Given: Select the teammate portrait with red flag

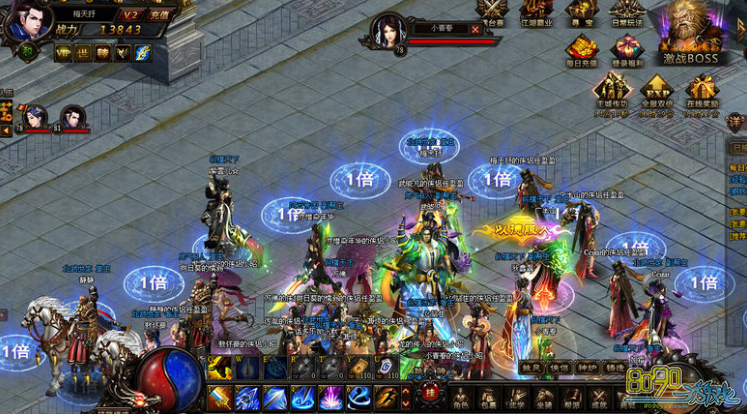Looking at the screenshot, I should (35, 117).
